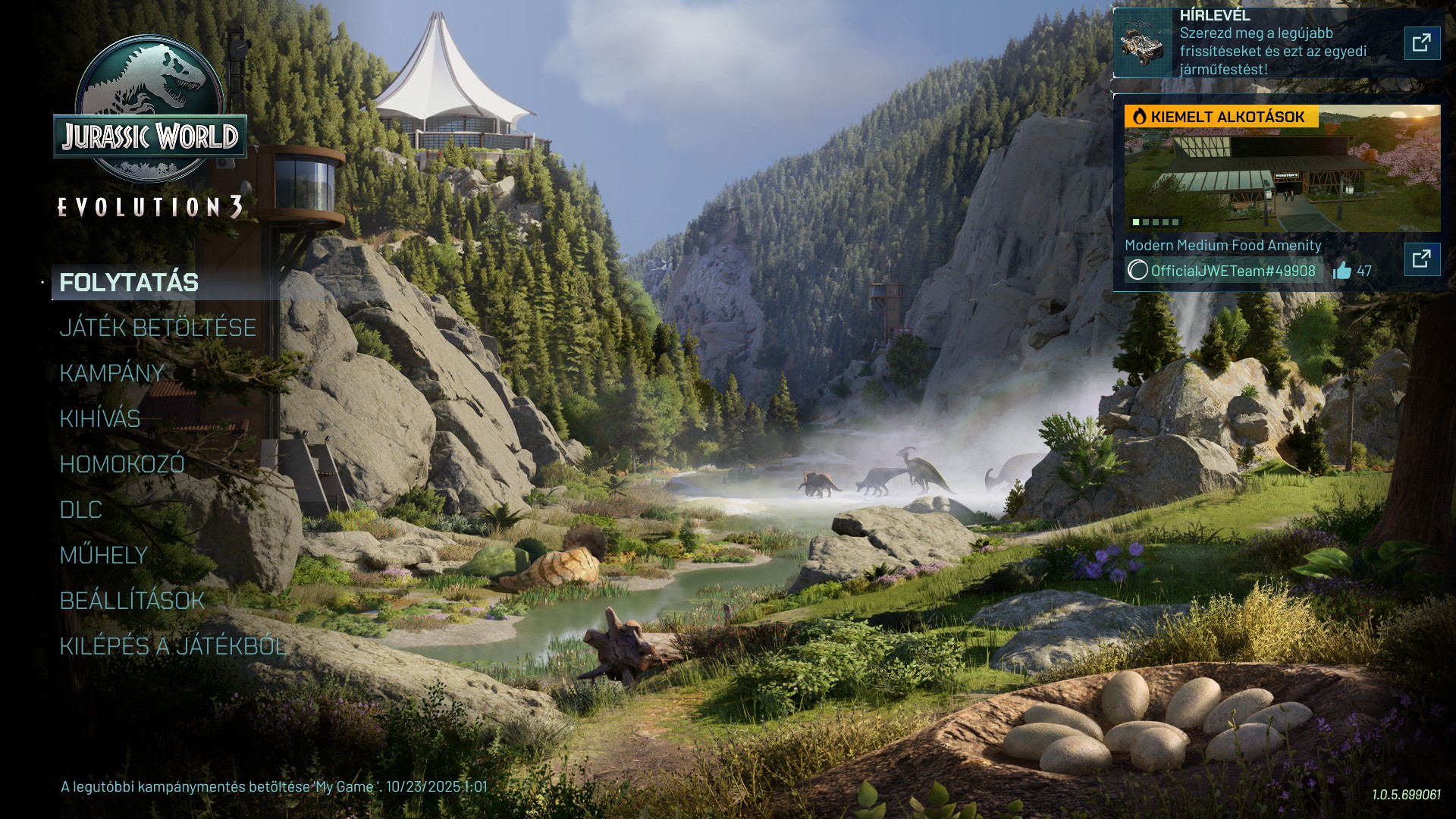Open the DLC menu entry
The width and height of the screenshot is (1456, 819).
(81, 510)
